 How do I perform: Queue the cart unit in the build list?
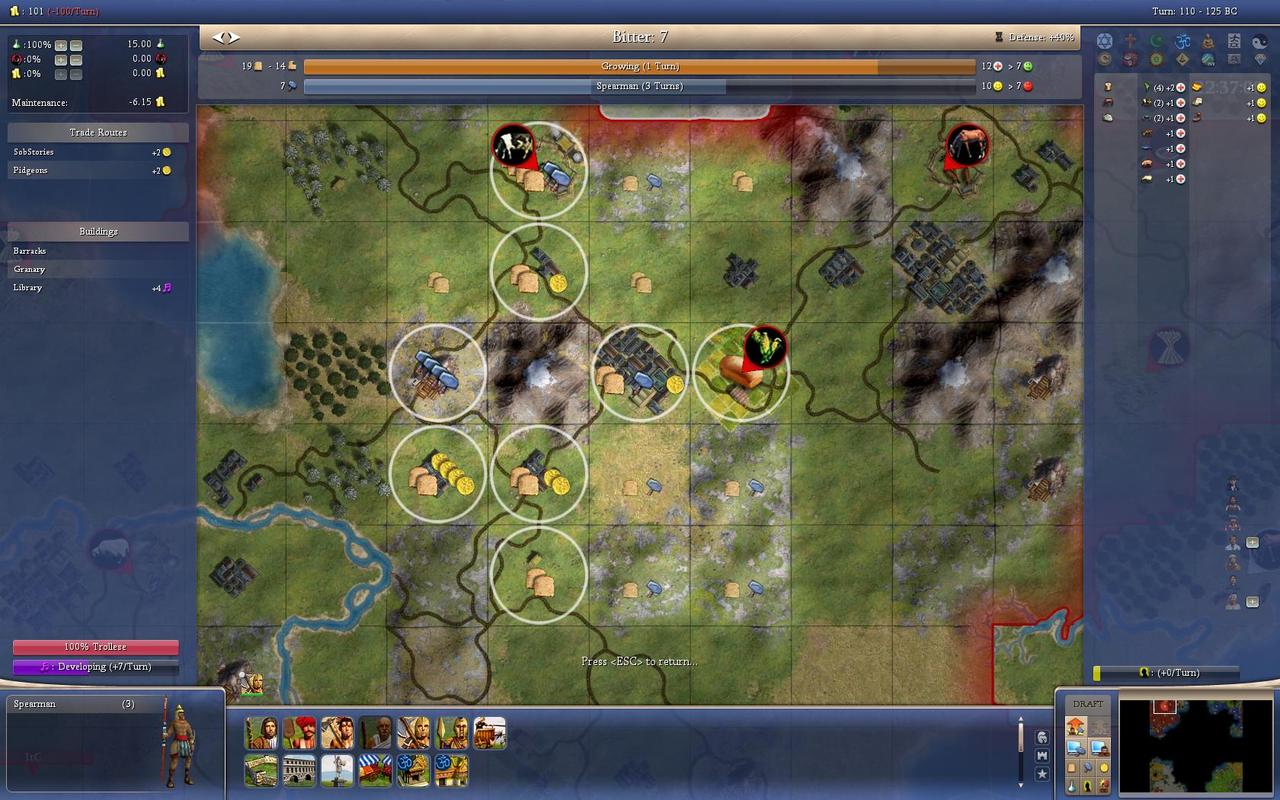(x=490, y=733)
